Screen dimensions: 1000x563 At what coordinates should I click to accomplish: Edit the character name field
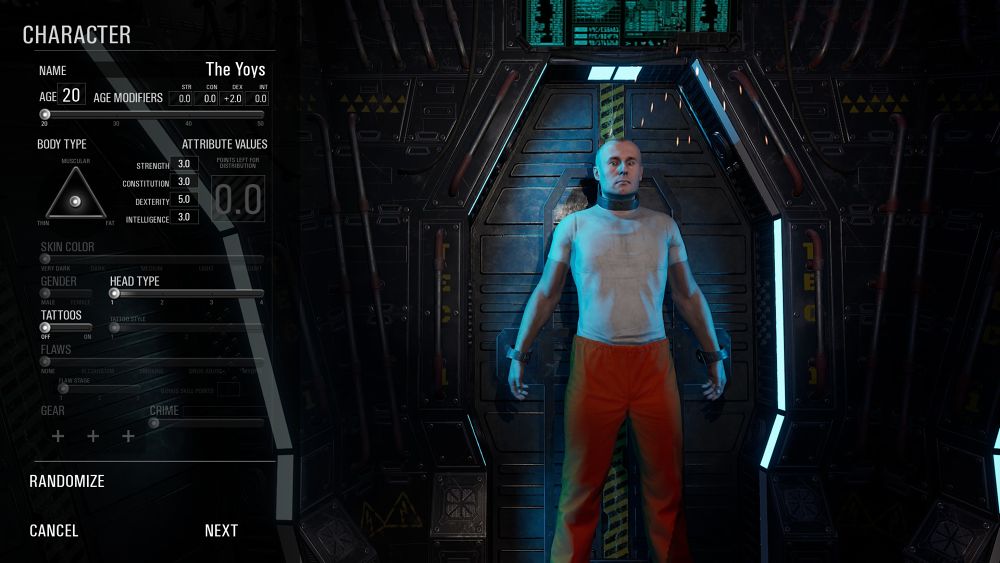click(235, 70)
